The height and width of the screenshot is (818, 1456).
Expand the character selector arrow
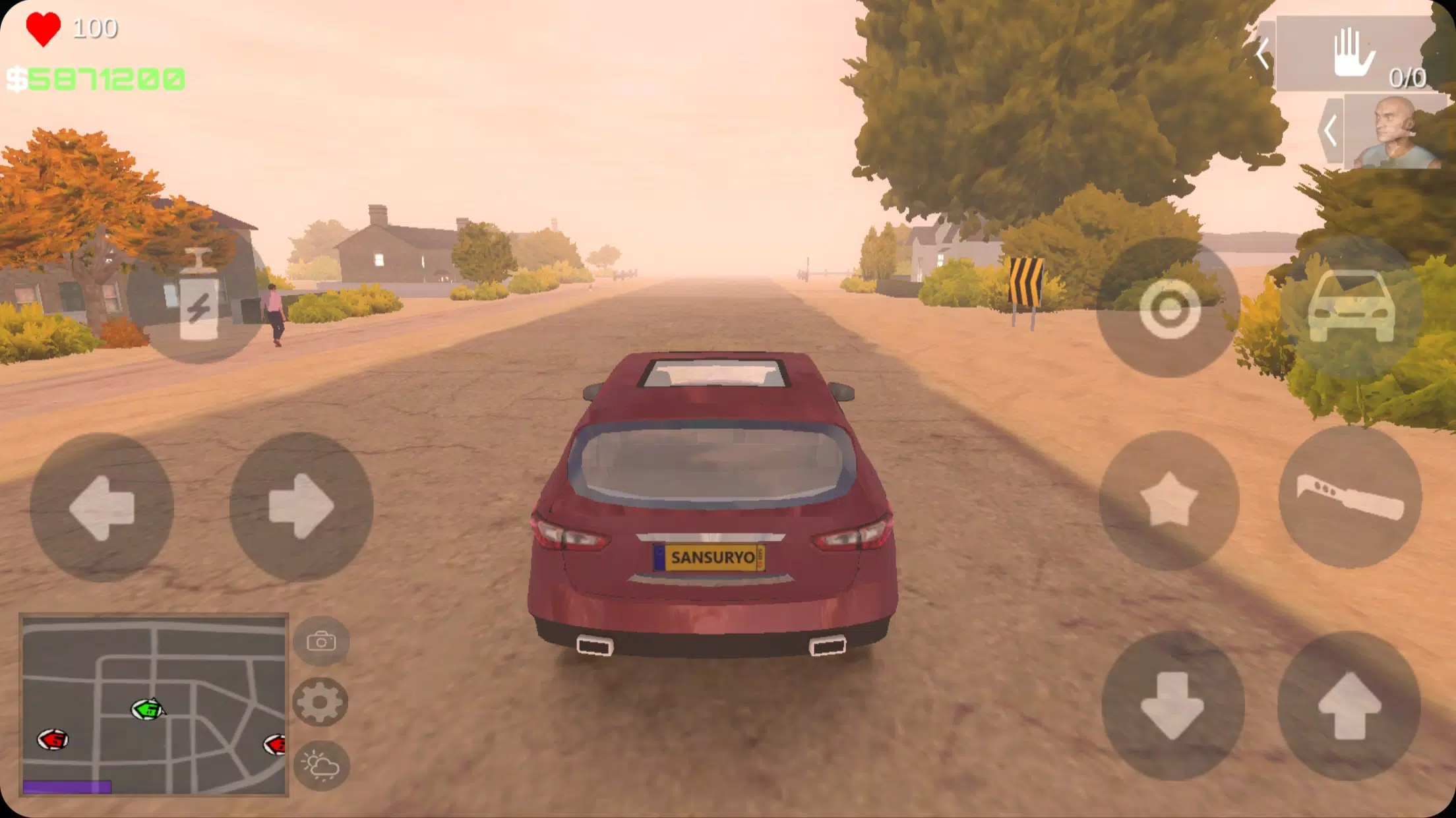(1331, 131)
